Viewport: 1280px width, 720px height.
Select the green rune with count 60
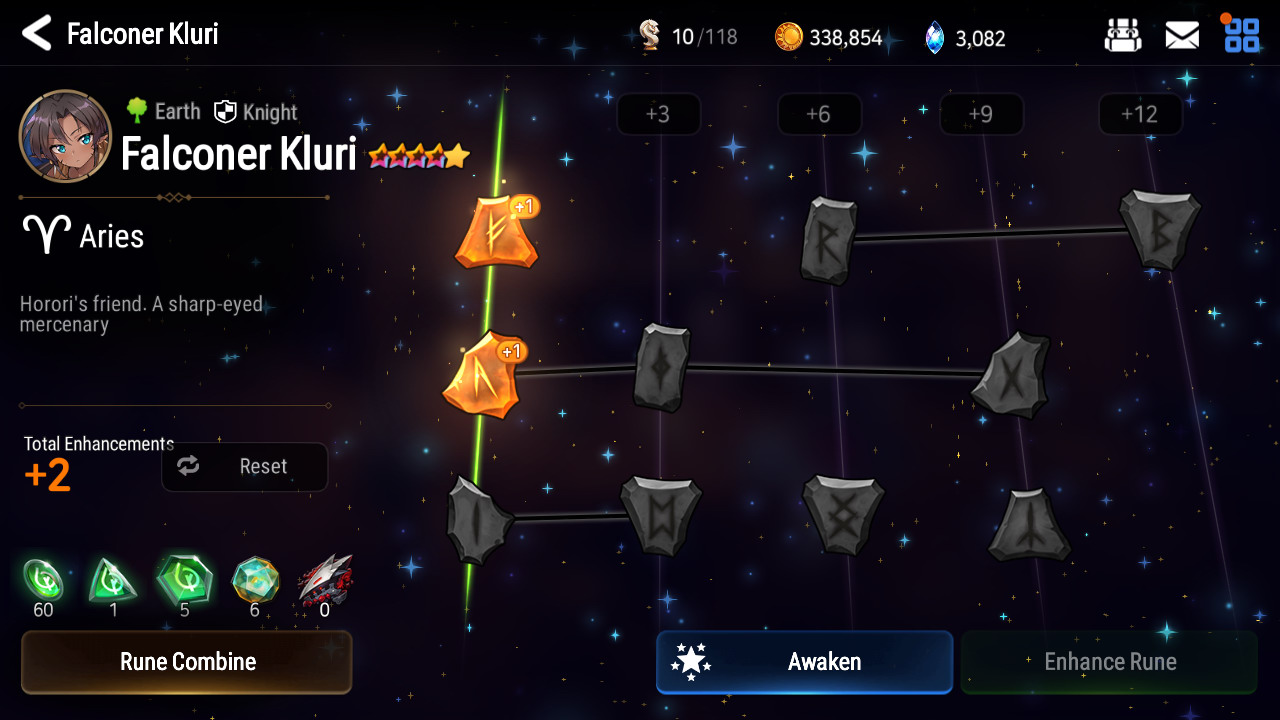43,580
